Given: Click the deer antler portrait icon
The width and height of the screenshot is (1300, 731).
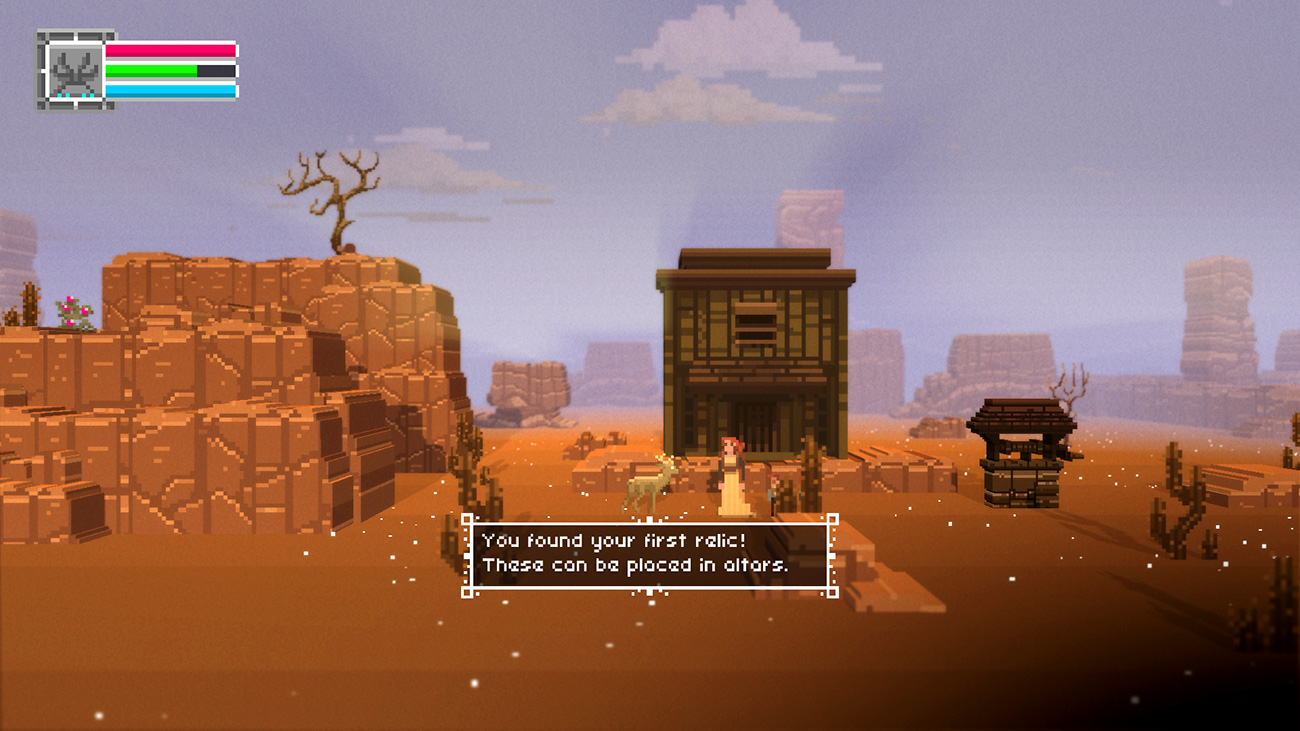Looking at the screenshot, I should click(x=75, y=71).
